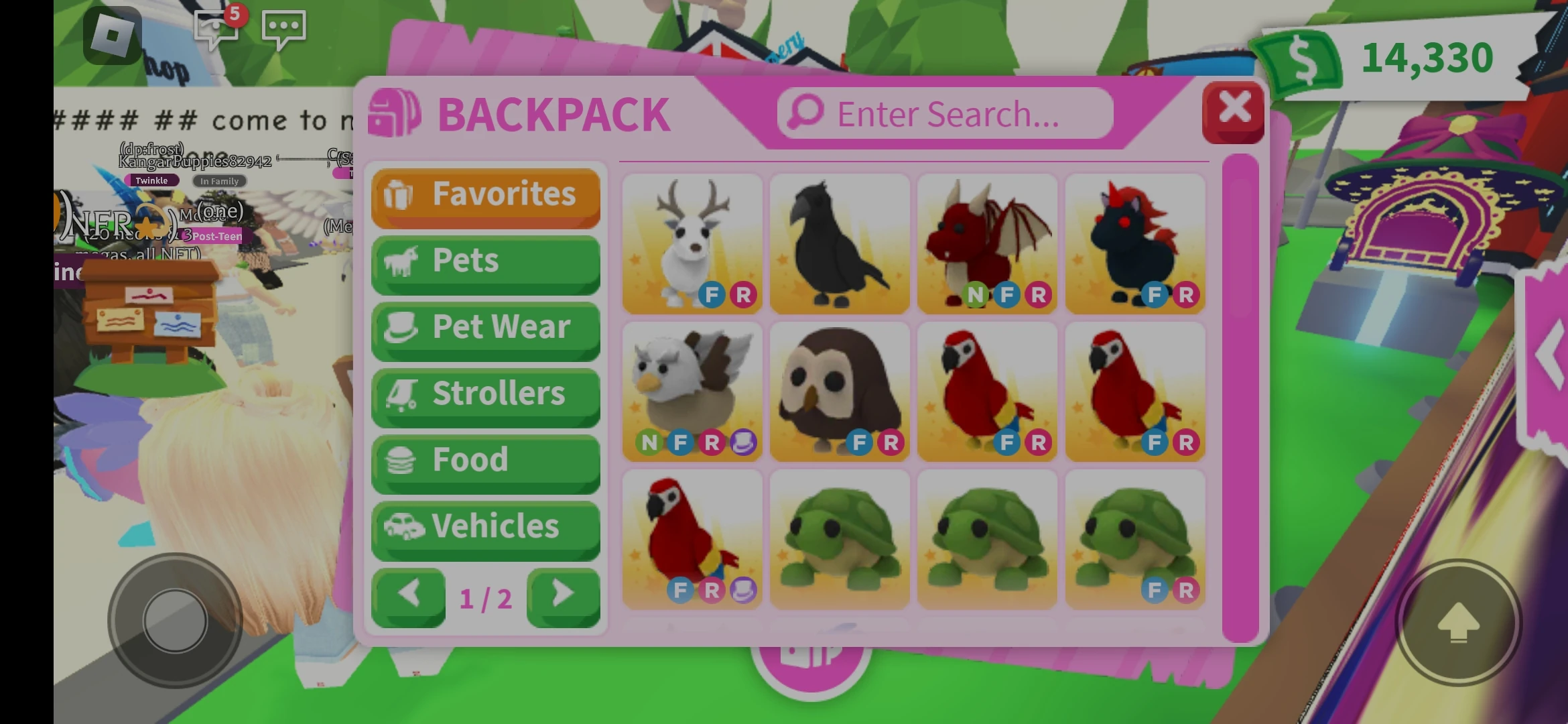Choose the Griffin pet with hat badge
Screen dimensions: 1568x724
(692, 392)
